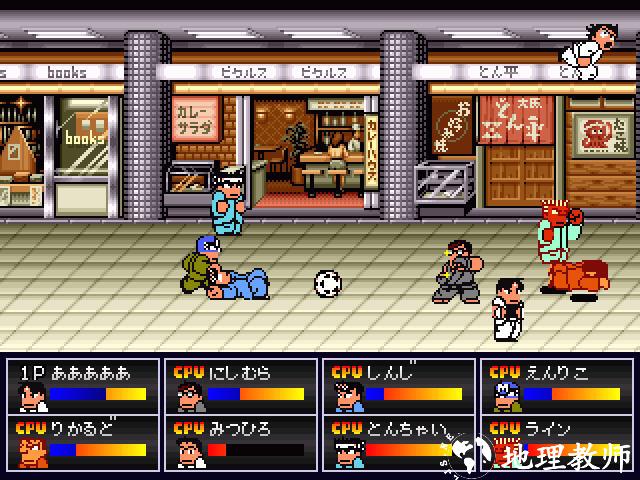Choose the しんじ CPU fighter portrait
This screenshot has height=480, width=640.
click(347, 395)
